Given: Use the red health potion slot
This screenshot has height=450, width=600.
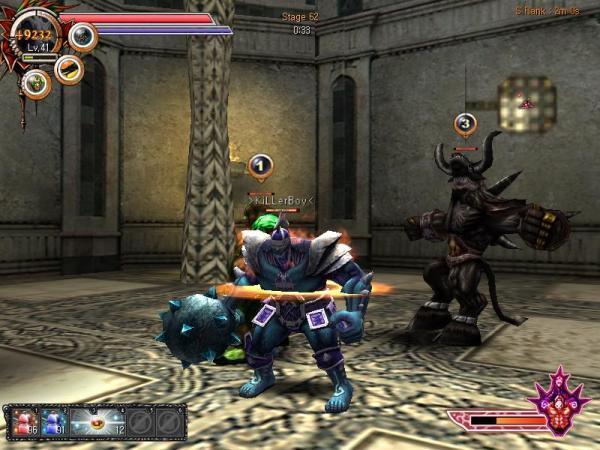Looking at the screenshot, I should 23,421.
